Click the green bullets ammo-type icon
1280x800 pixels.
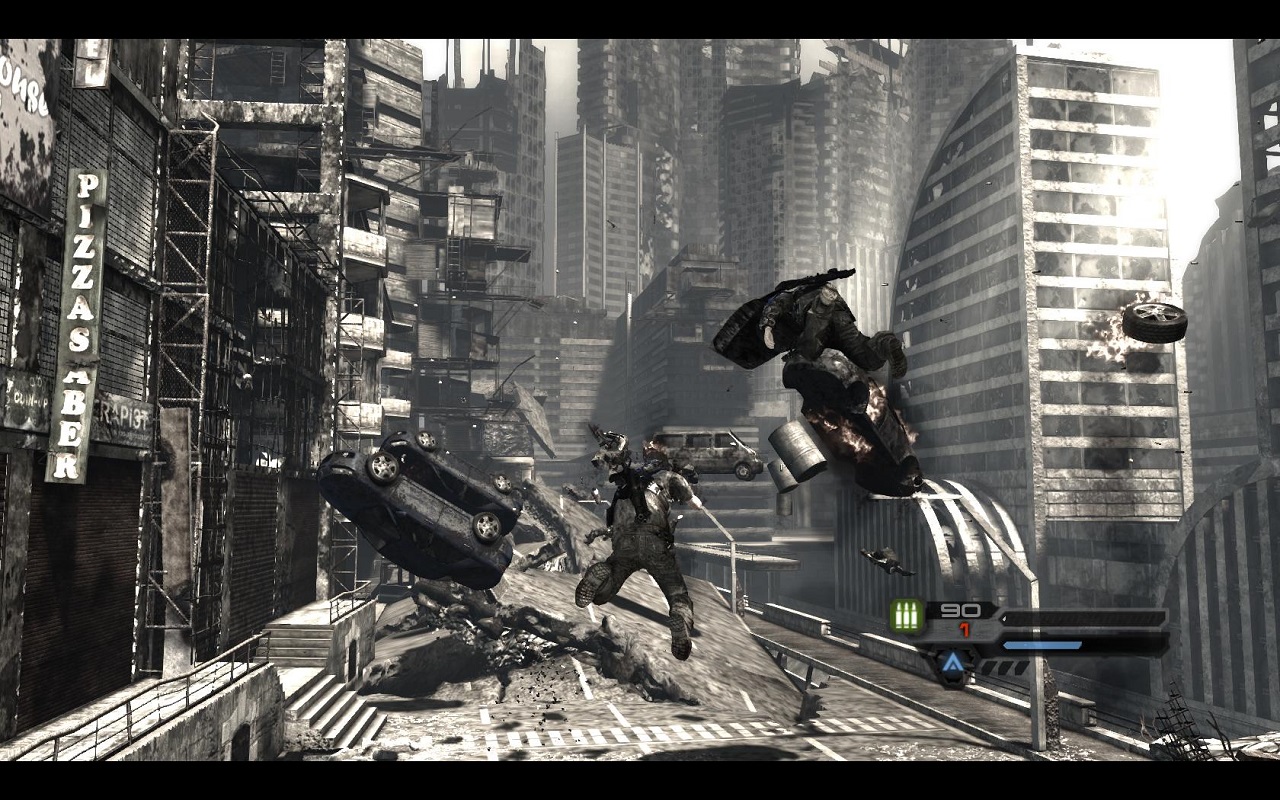[907, 616]
